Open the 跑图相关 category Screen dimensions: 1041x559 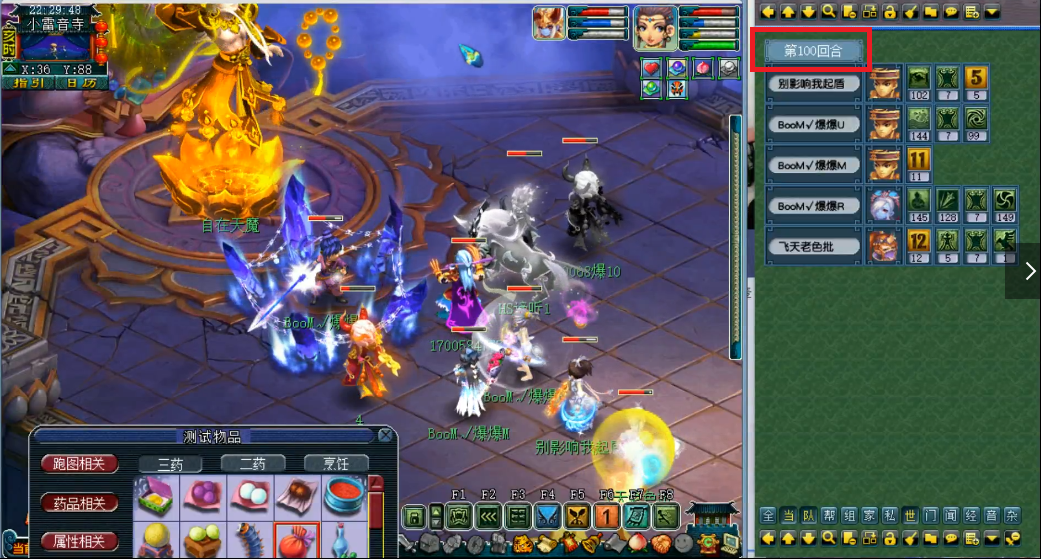[79, 464]
